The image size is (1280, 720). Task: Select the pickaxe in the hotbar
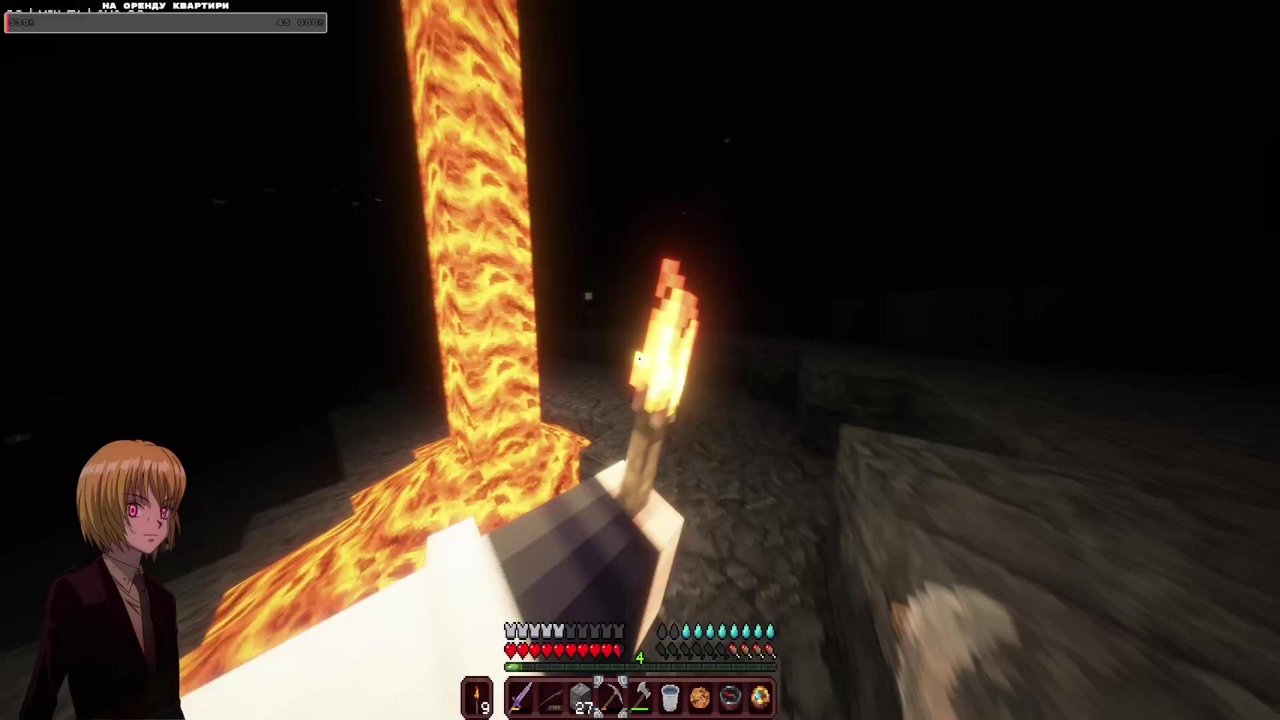click(x=611, y=697)
